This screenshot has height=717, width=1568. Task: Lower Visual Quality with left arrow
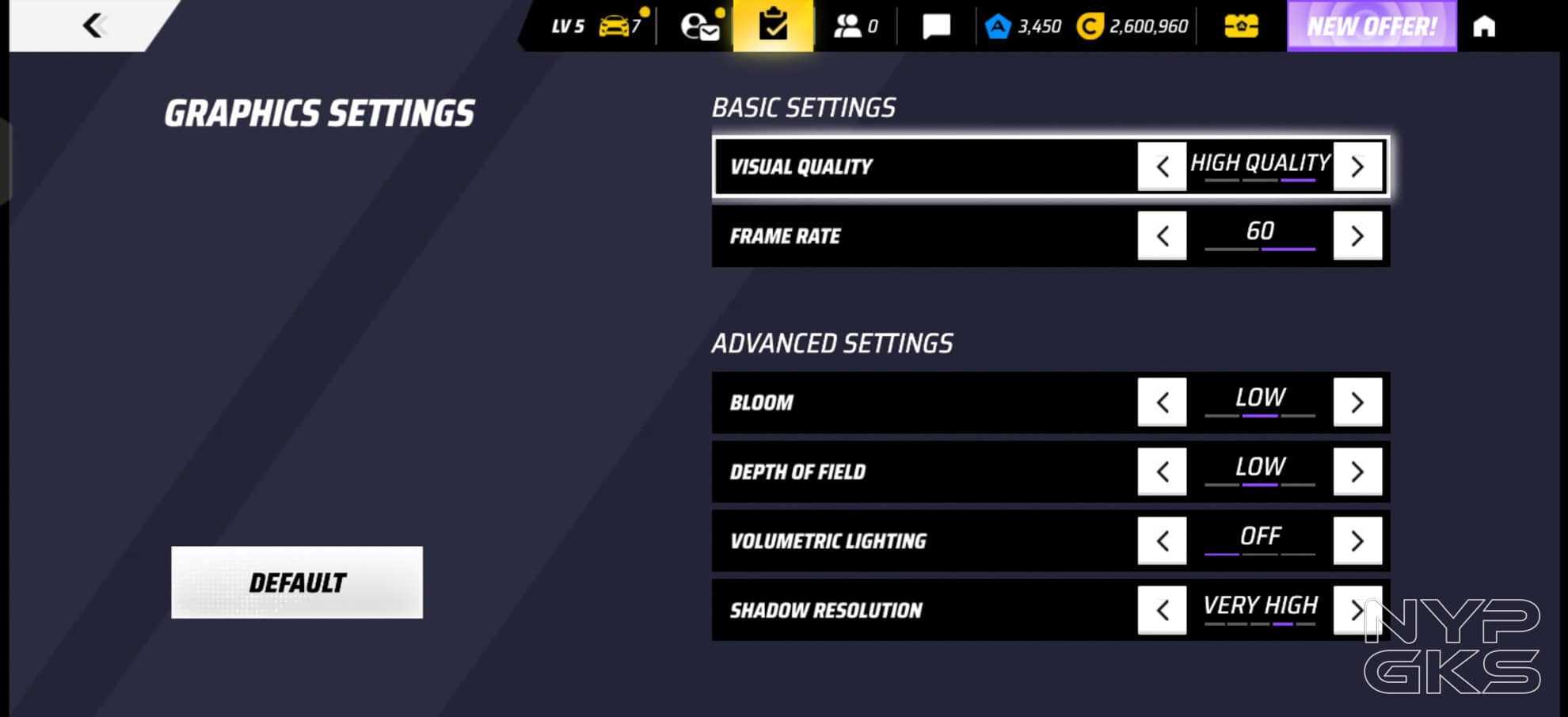pyautogui.click(x=1162, y=166)
